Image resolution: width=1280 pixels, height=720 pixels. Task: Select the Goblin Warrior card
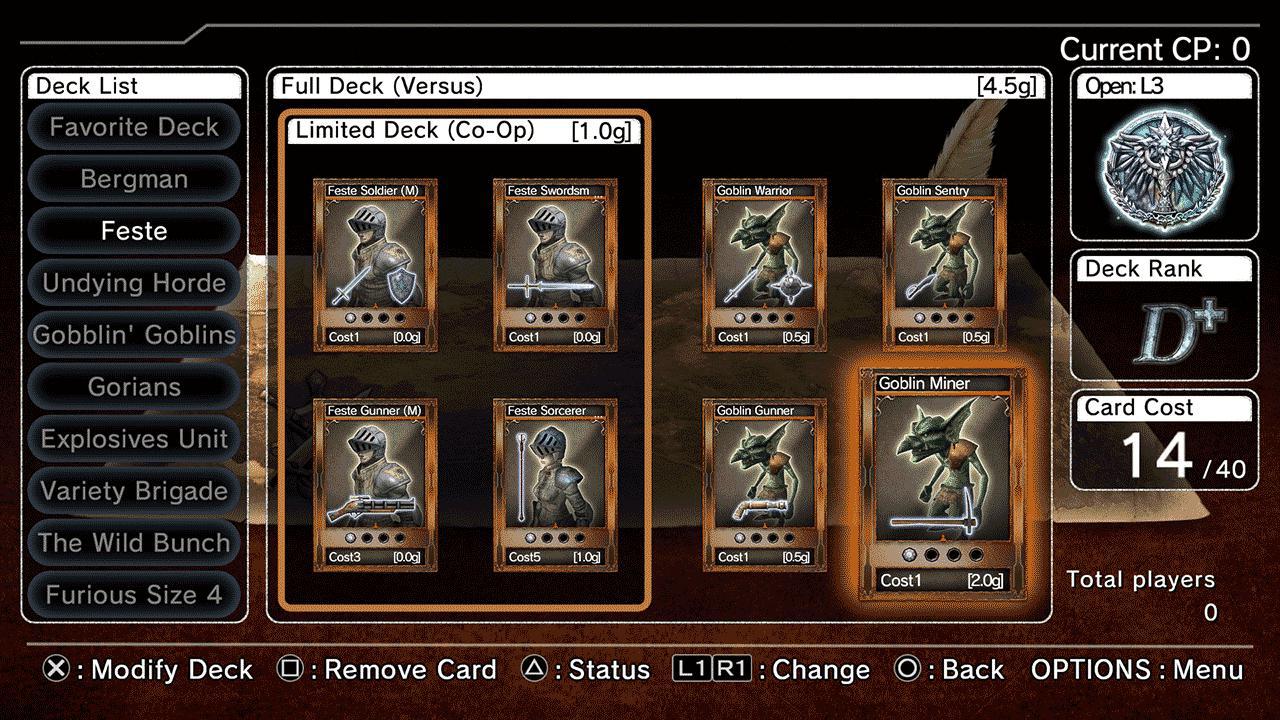[x=763, y=260]
